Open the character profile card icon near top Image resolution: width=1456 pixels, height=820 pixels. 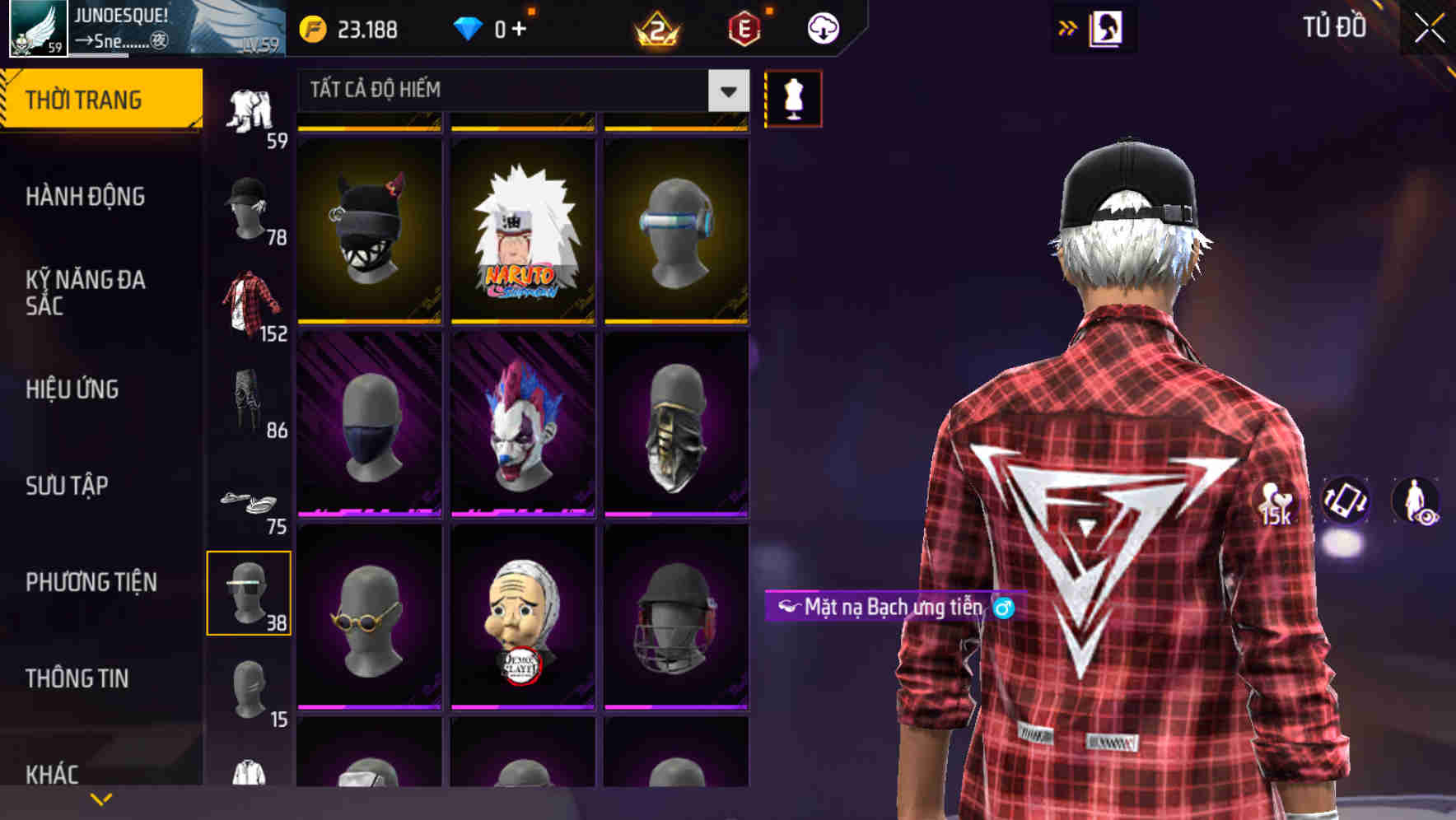[1108, 28]
